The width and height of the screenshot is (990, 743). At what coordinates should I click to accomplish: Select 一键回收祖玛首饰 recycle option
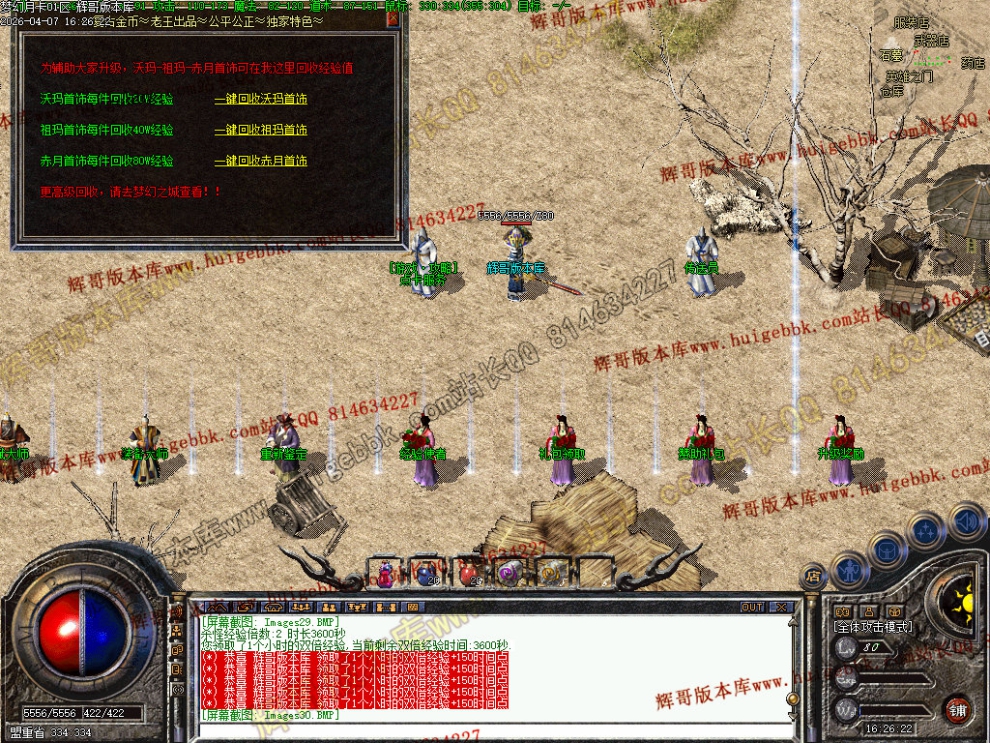[260, 130]
